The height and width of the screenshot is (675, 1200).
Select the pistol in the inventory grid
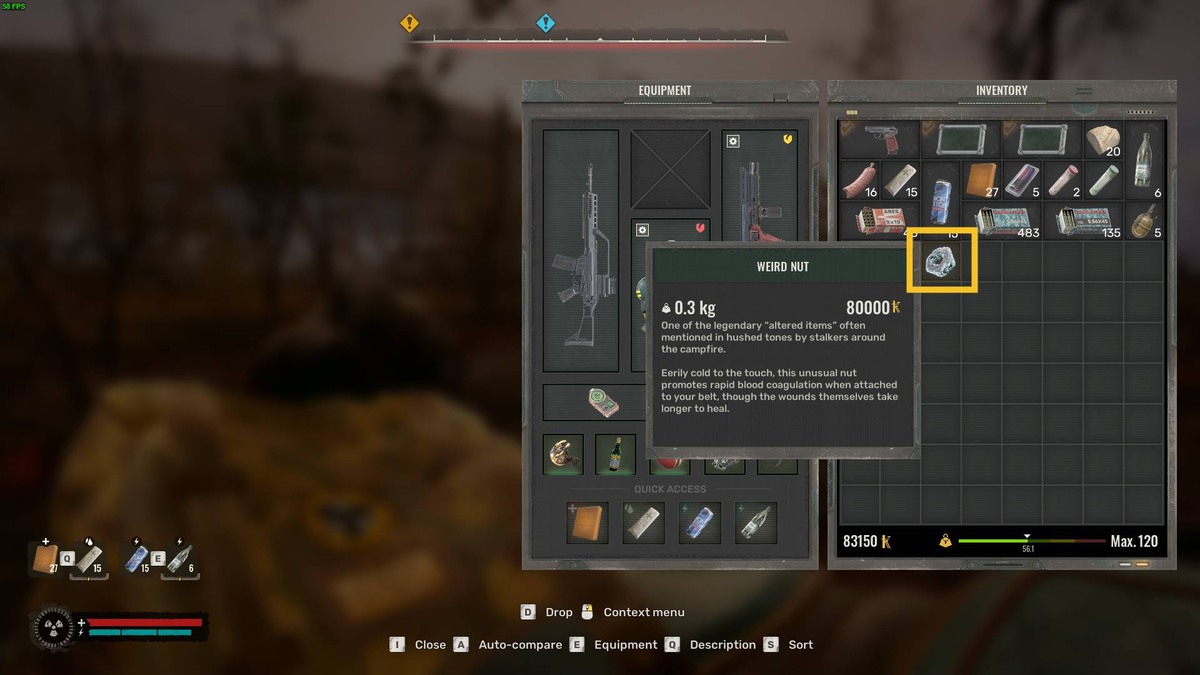(878, 140)
